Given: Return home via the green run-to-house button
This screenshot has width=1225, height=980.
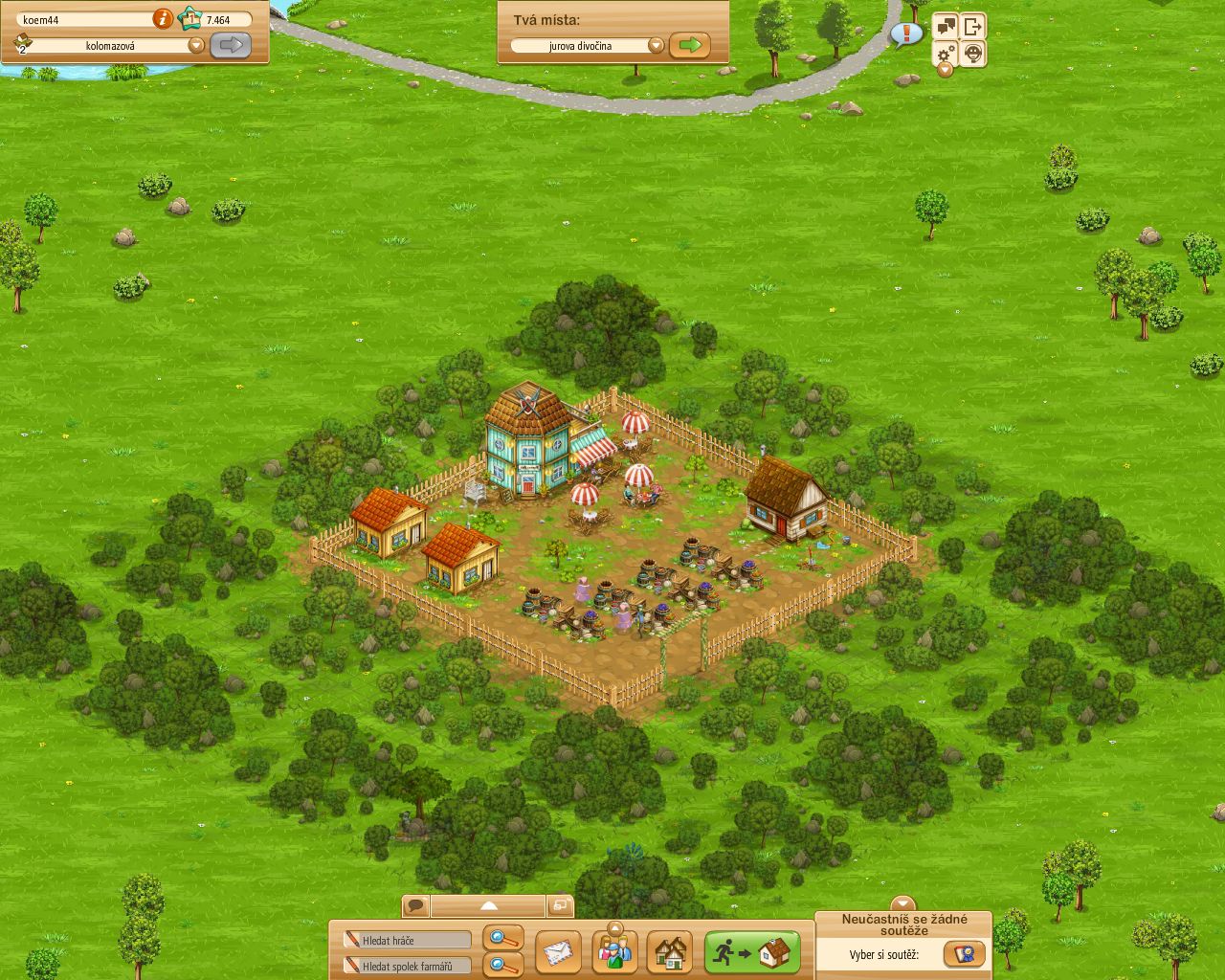Looking at the screenshot, I should (752, 950).
